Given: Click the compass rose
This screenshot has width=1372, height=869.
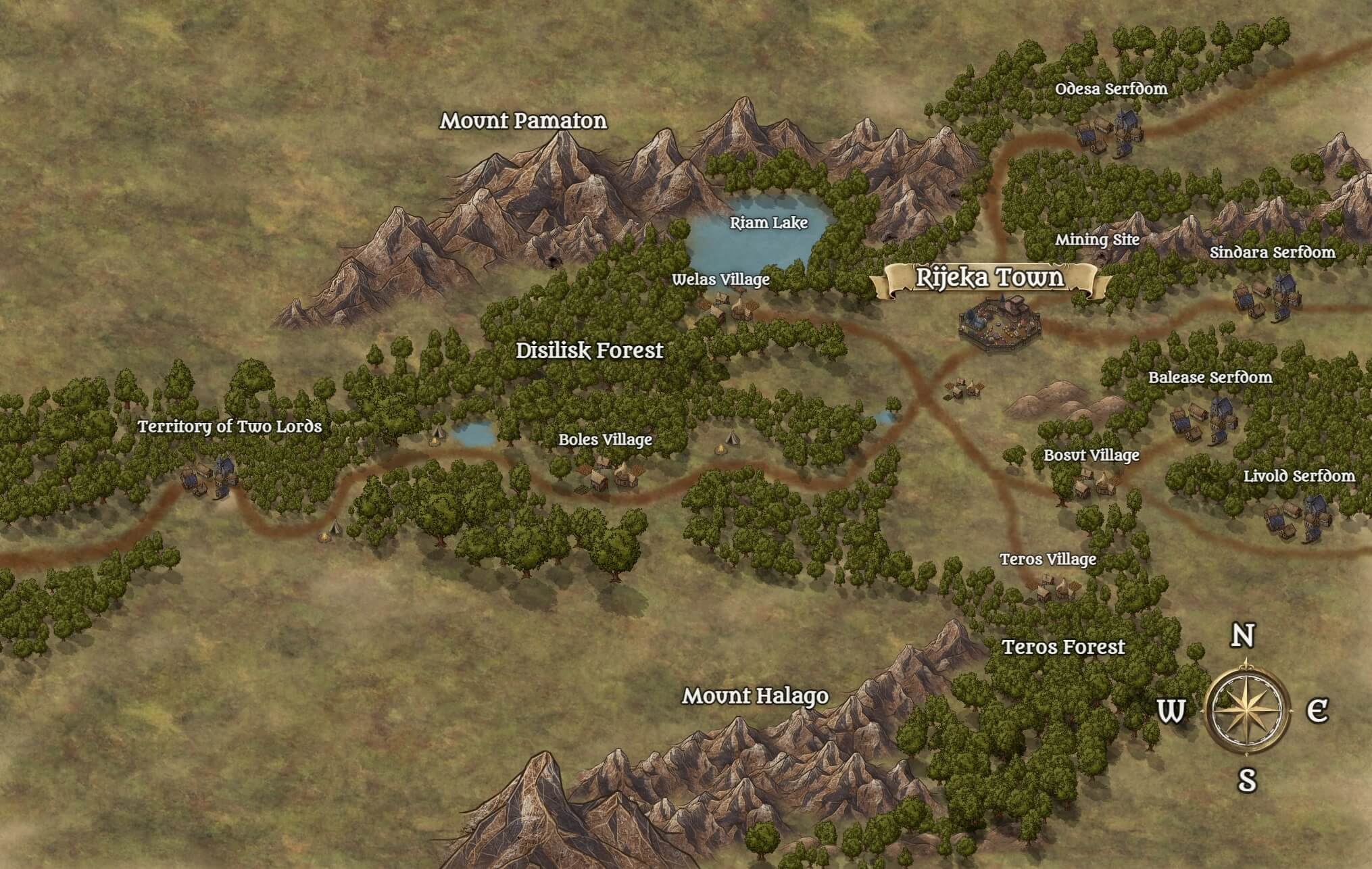Looking at the screenshot, I should (1247, 710).
